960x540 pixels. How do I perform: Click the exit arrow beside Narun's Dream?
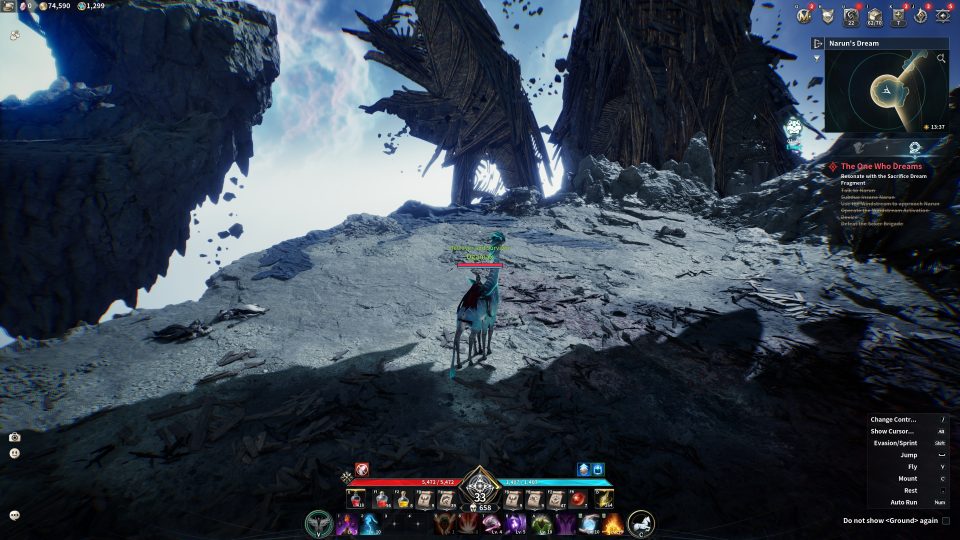[817, 44]
